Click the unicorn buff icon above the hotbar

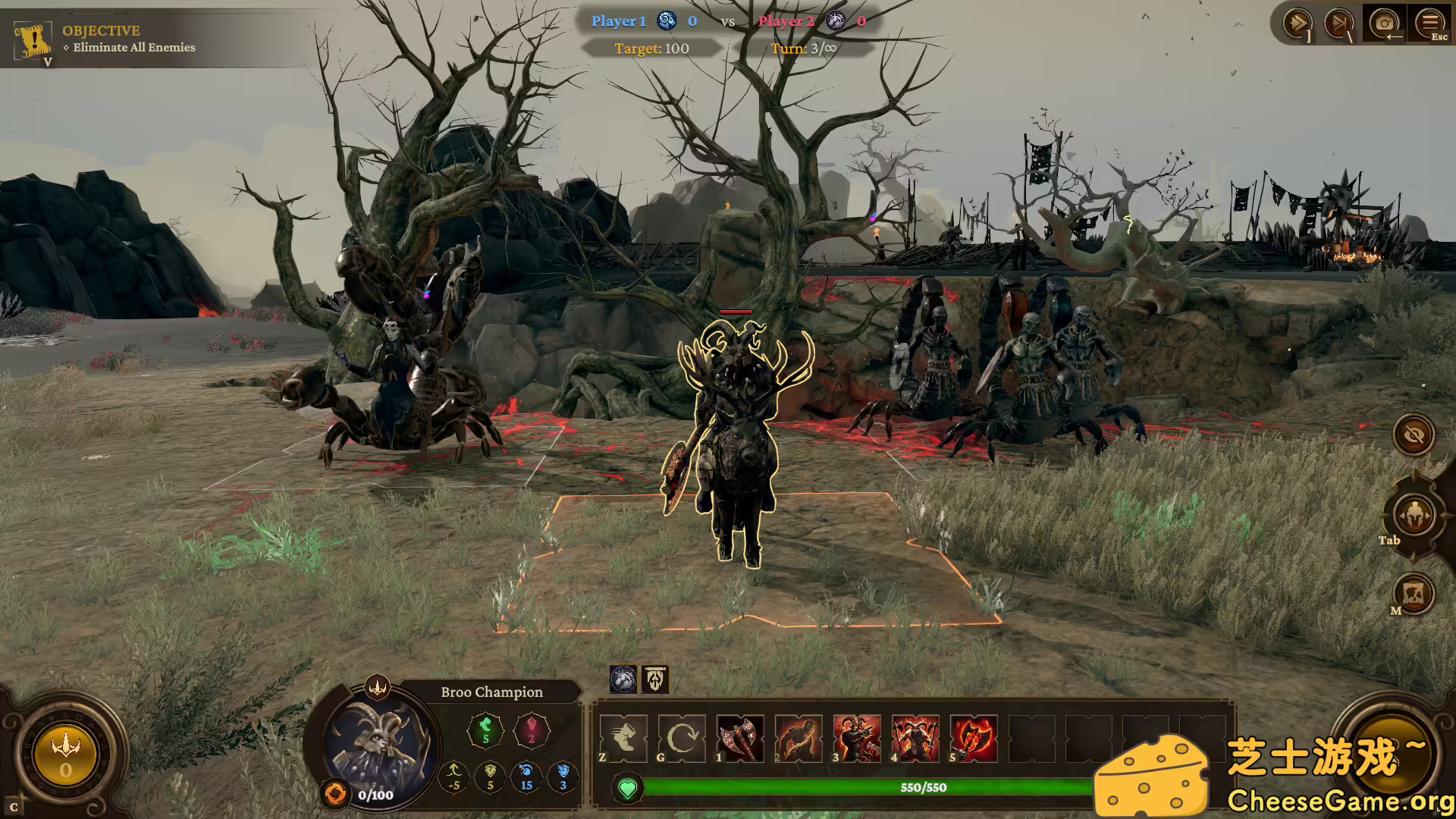coord(623,679)
